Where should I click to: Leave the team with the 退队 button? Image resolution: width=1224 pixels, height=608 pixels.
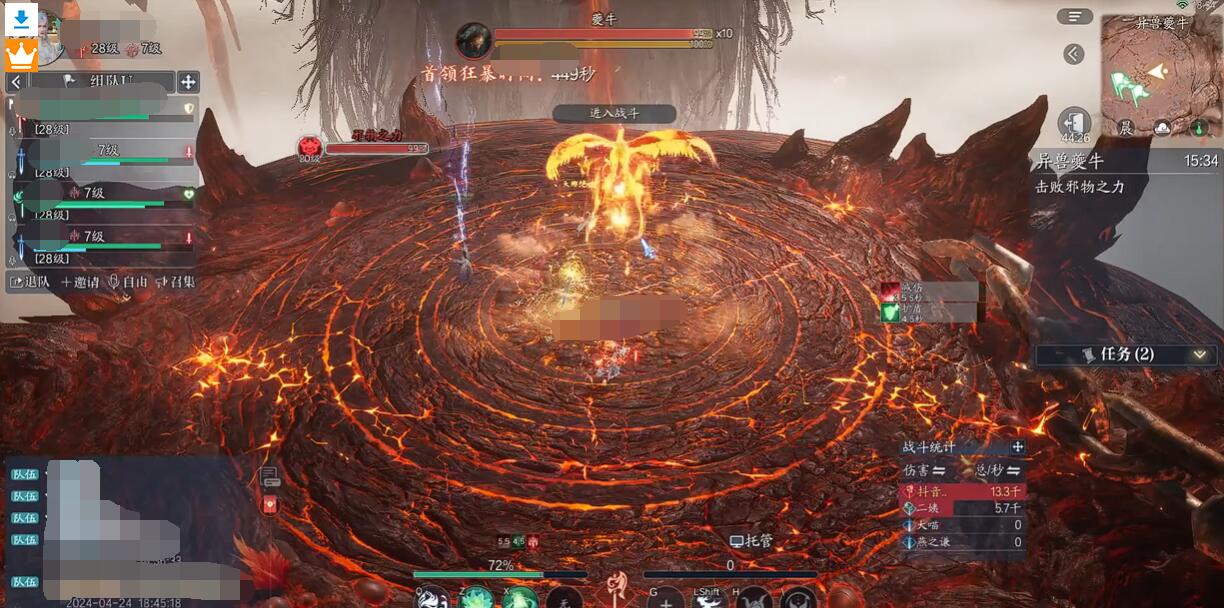[x=30, y=282]
